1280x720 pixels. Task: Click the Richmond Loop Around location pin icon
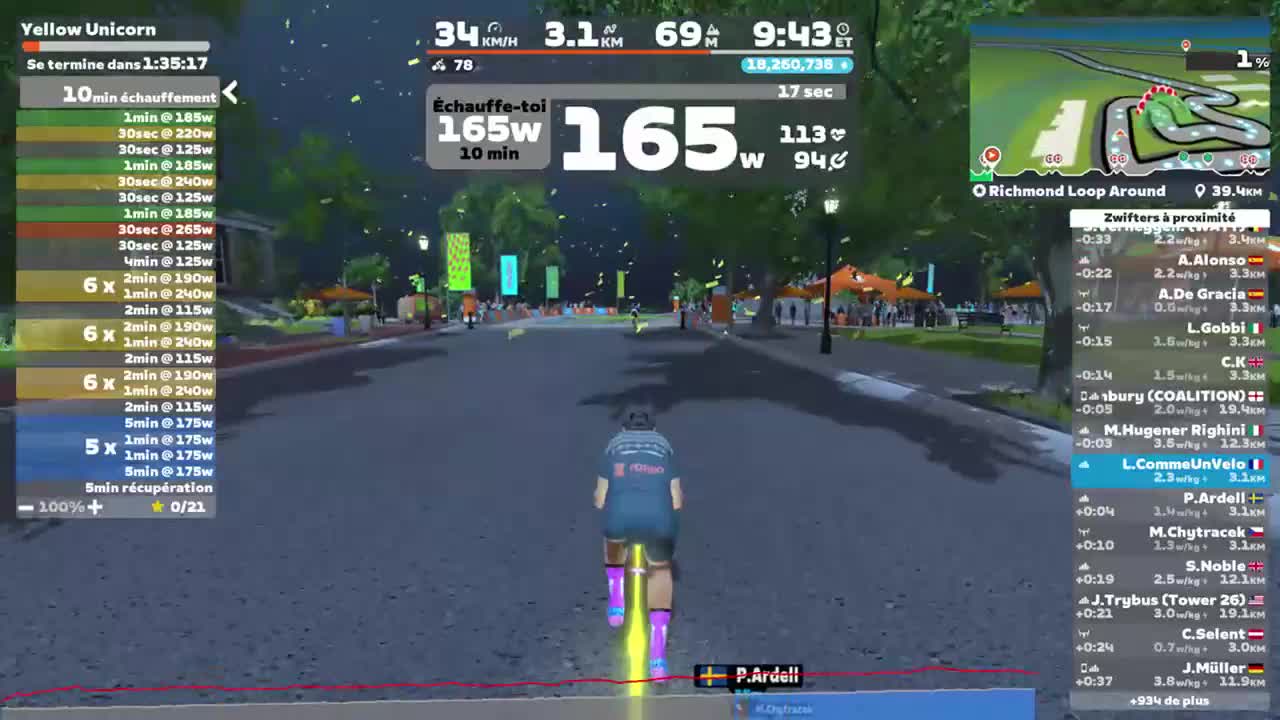(977, 191)
